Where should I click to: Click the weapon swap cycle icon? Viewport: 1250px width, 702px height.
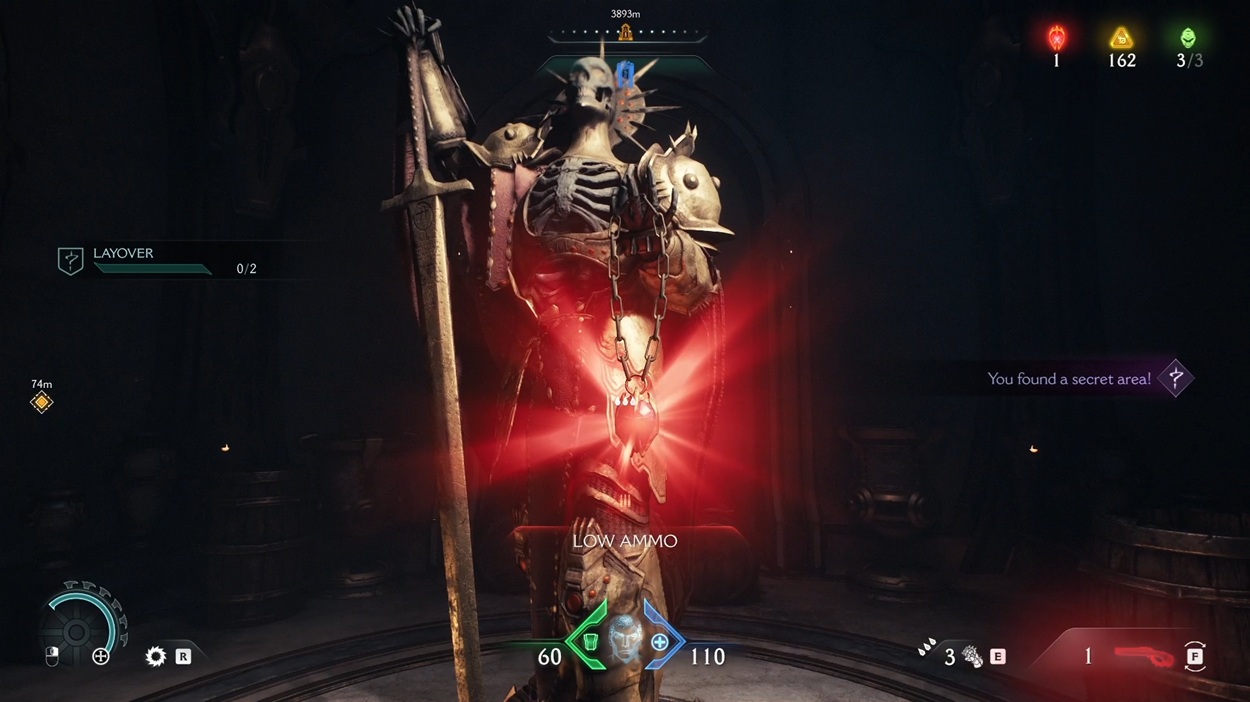pyautogui.click(x=1195, y=657)
